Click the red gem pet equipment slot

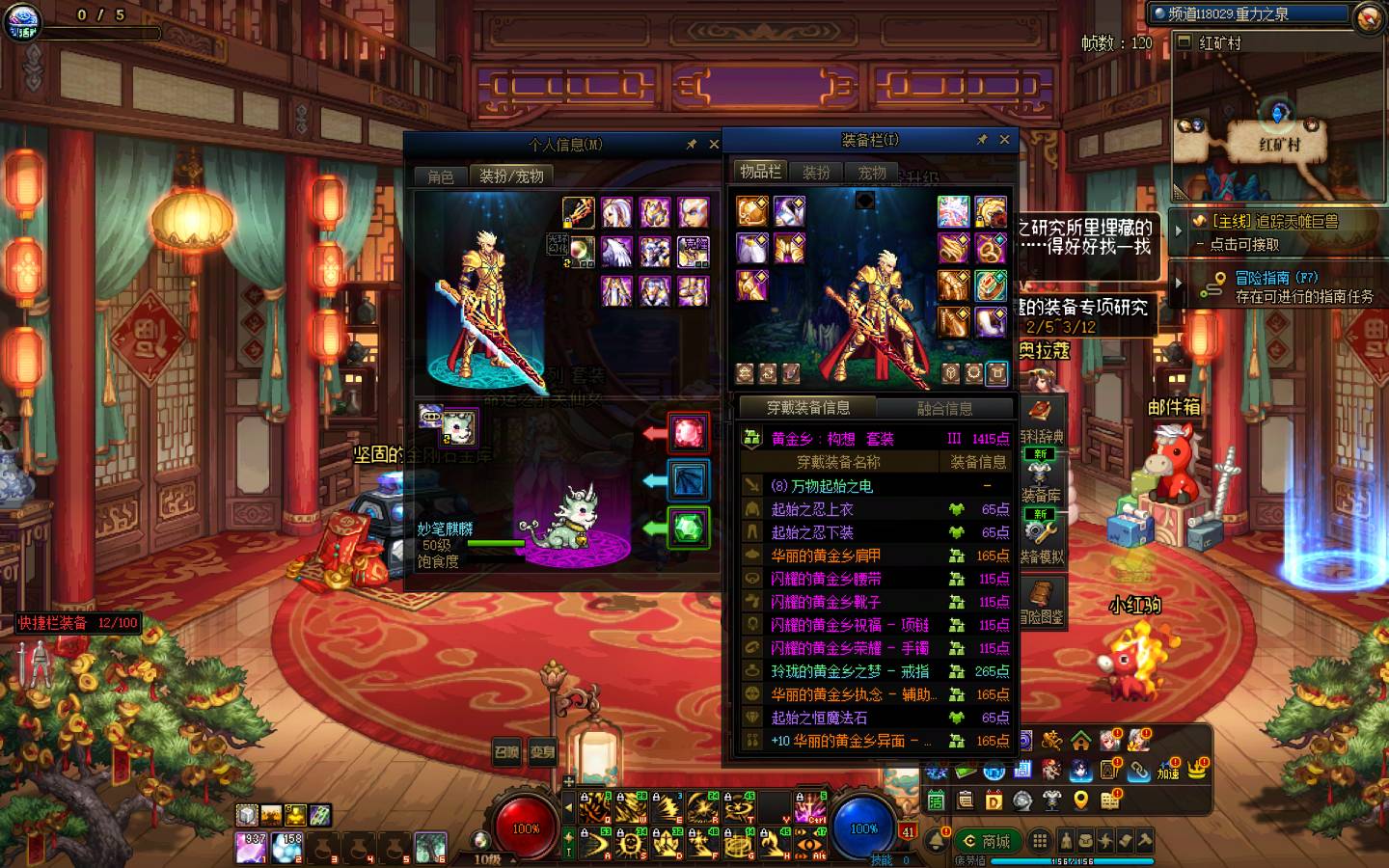pyautogui.click(x=688, y=432)
